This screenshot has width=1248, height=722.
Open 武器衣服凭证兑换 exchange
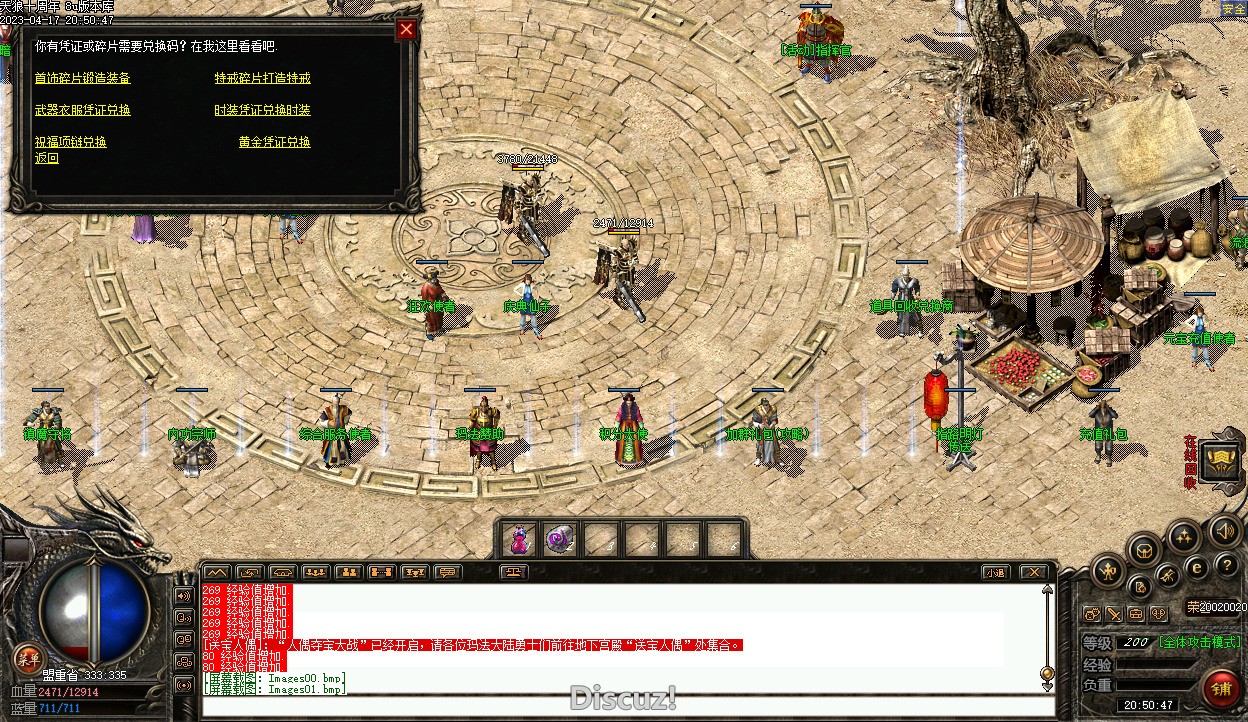click(83, 110)
